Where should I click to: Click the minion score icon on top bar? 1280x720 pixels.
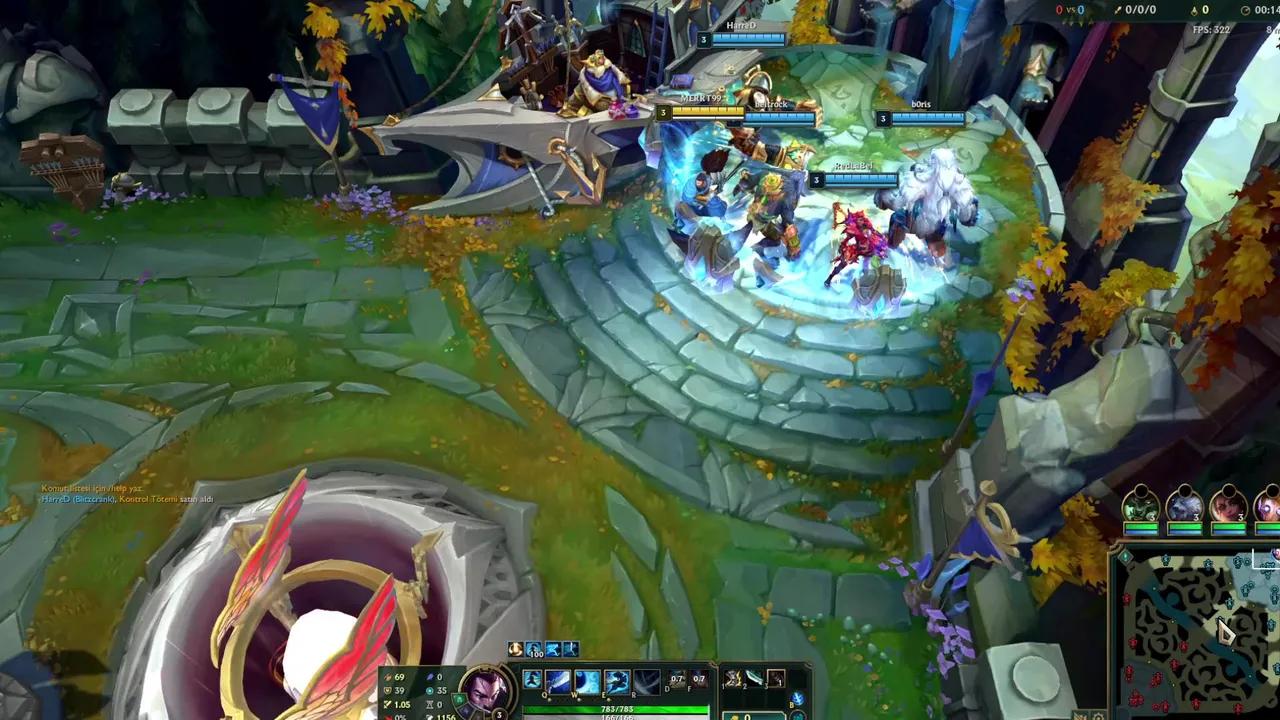point(1194,11)
